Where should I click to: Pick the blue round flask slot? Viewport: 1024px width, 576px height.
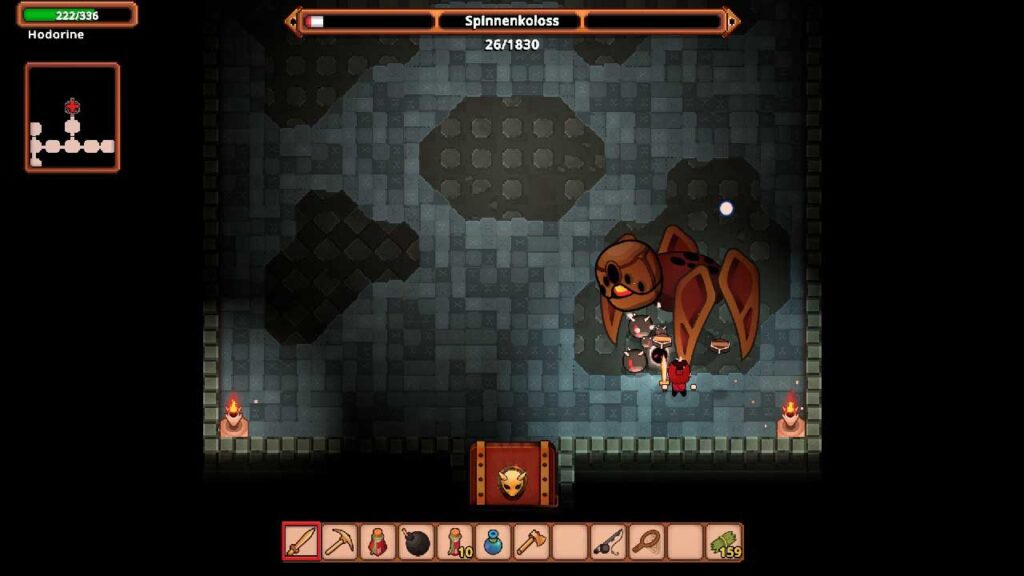[x=494, y=542]
